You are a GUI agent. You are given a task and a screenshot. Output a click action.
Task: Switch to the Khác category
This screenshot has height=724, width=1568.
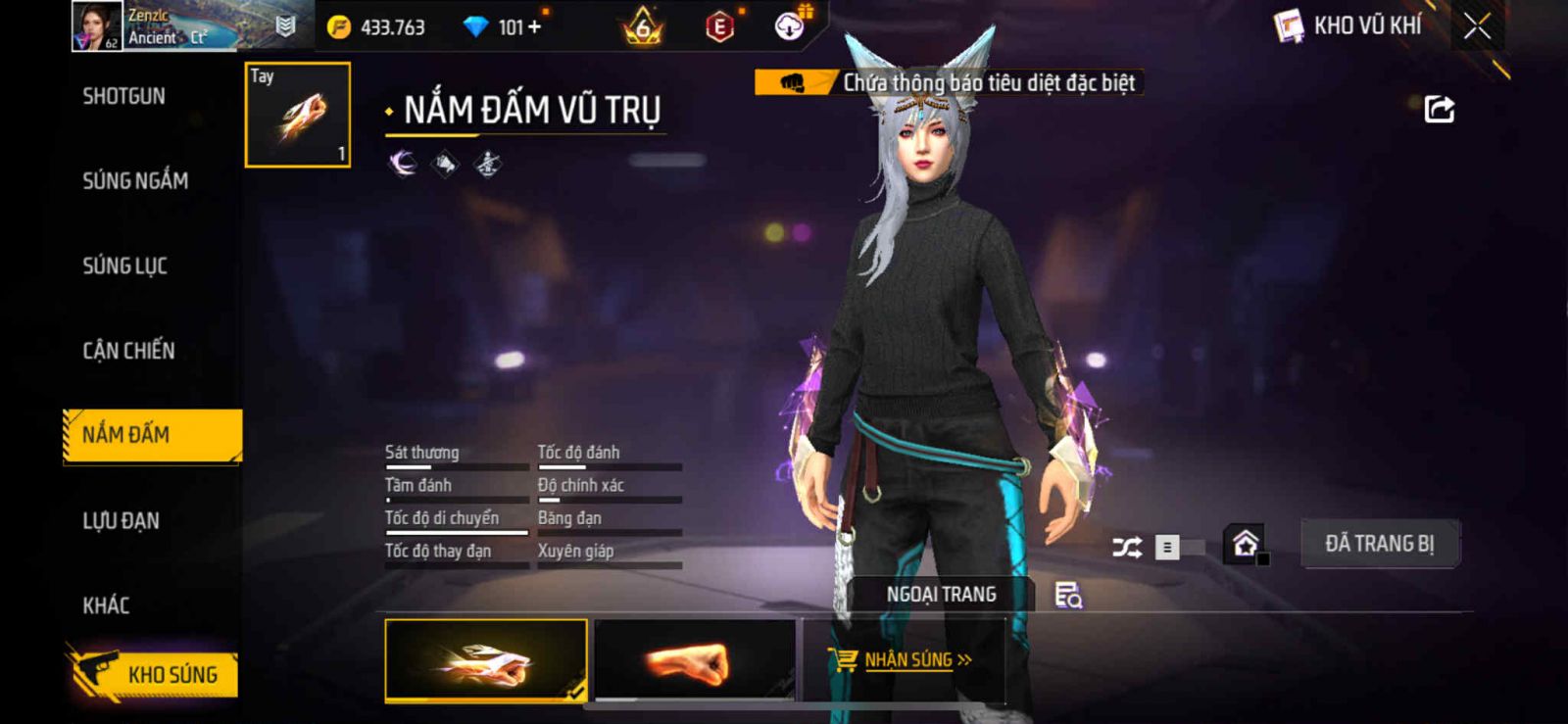point(106,605)
